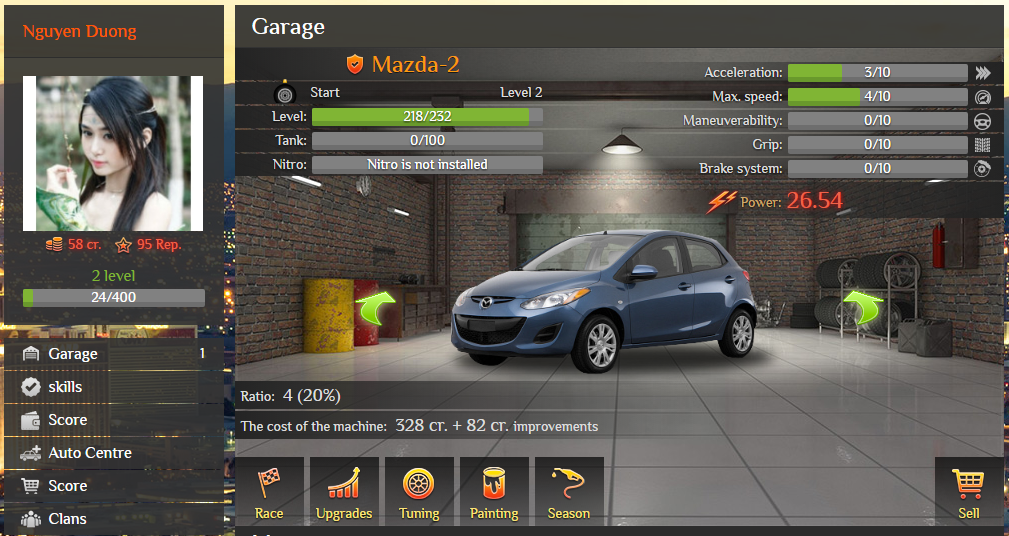Open the skills menu entry
This screenshot has width=1009, height=536.
coord(65,387)
